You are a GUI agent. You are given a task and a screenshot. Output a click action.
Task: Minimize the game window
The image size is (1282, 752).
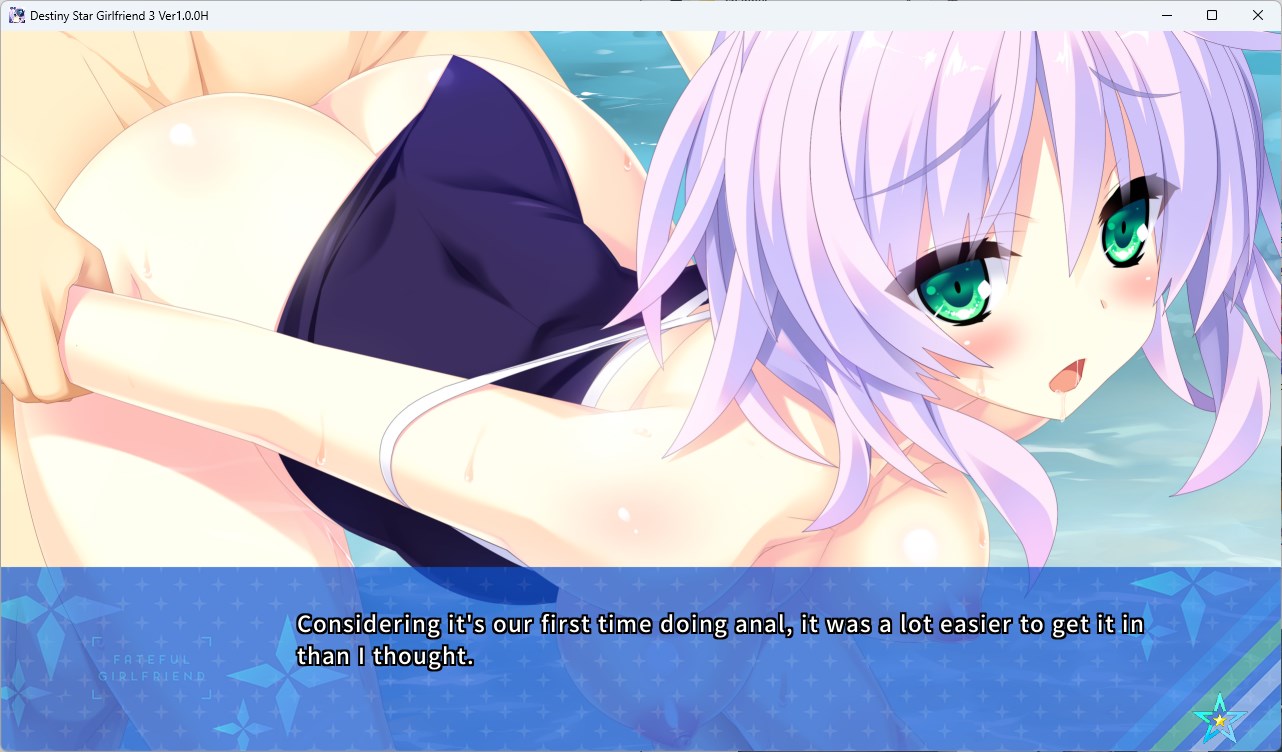coord(1166,15)
